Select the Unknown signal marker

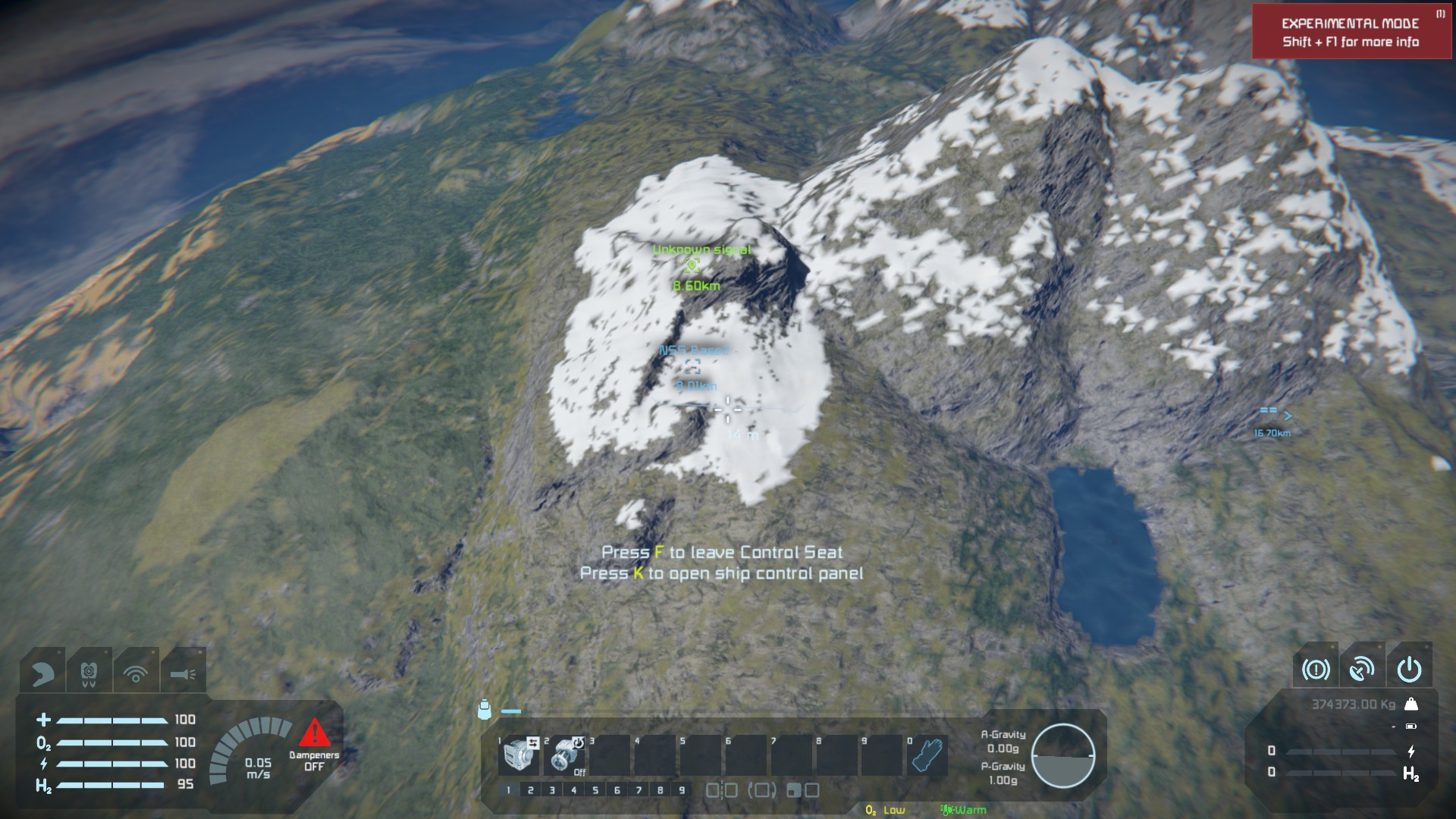[692, 265]
